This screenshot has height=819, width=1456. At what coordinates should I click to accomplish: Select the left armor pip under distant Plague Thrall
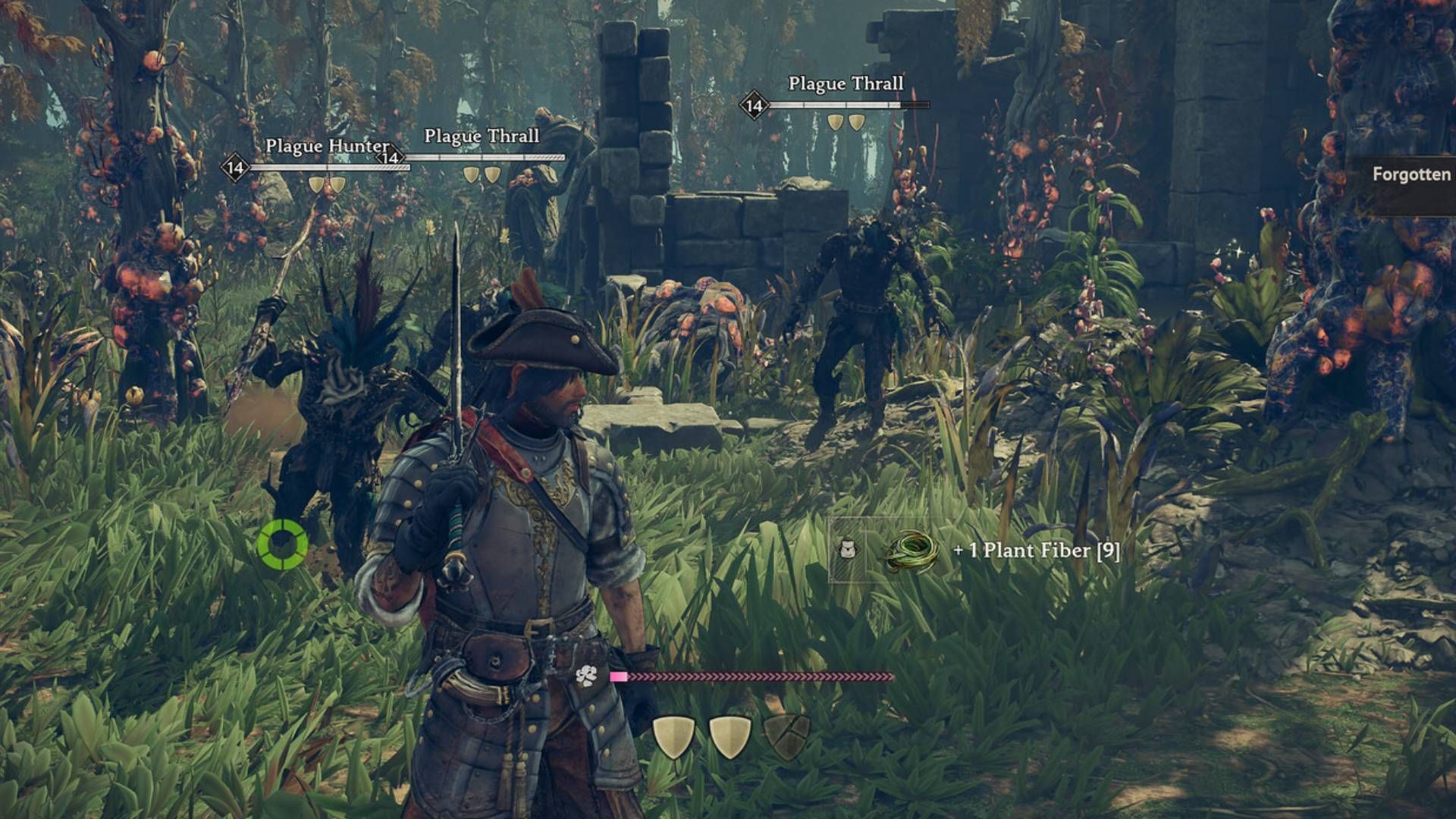836,121
